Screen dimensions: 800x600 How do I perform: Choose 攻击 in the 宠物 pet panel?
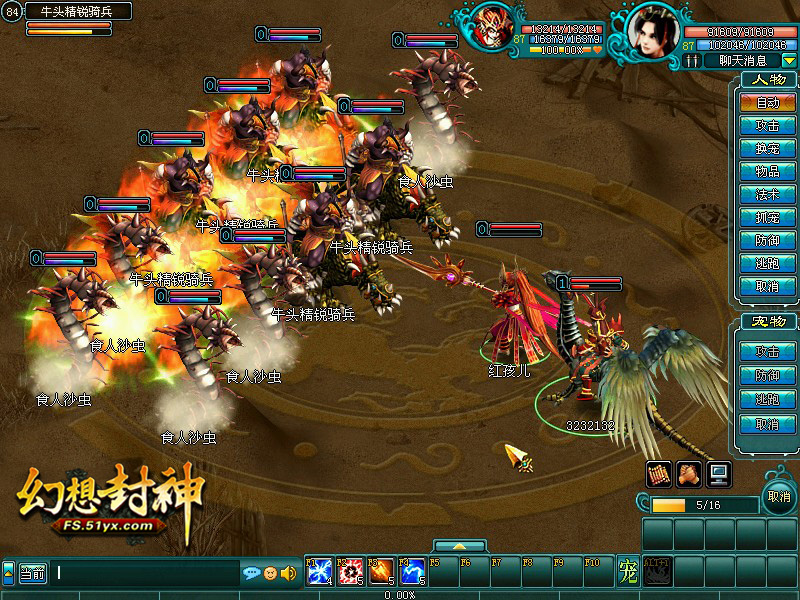point(767,352)
